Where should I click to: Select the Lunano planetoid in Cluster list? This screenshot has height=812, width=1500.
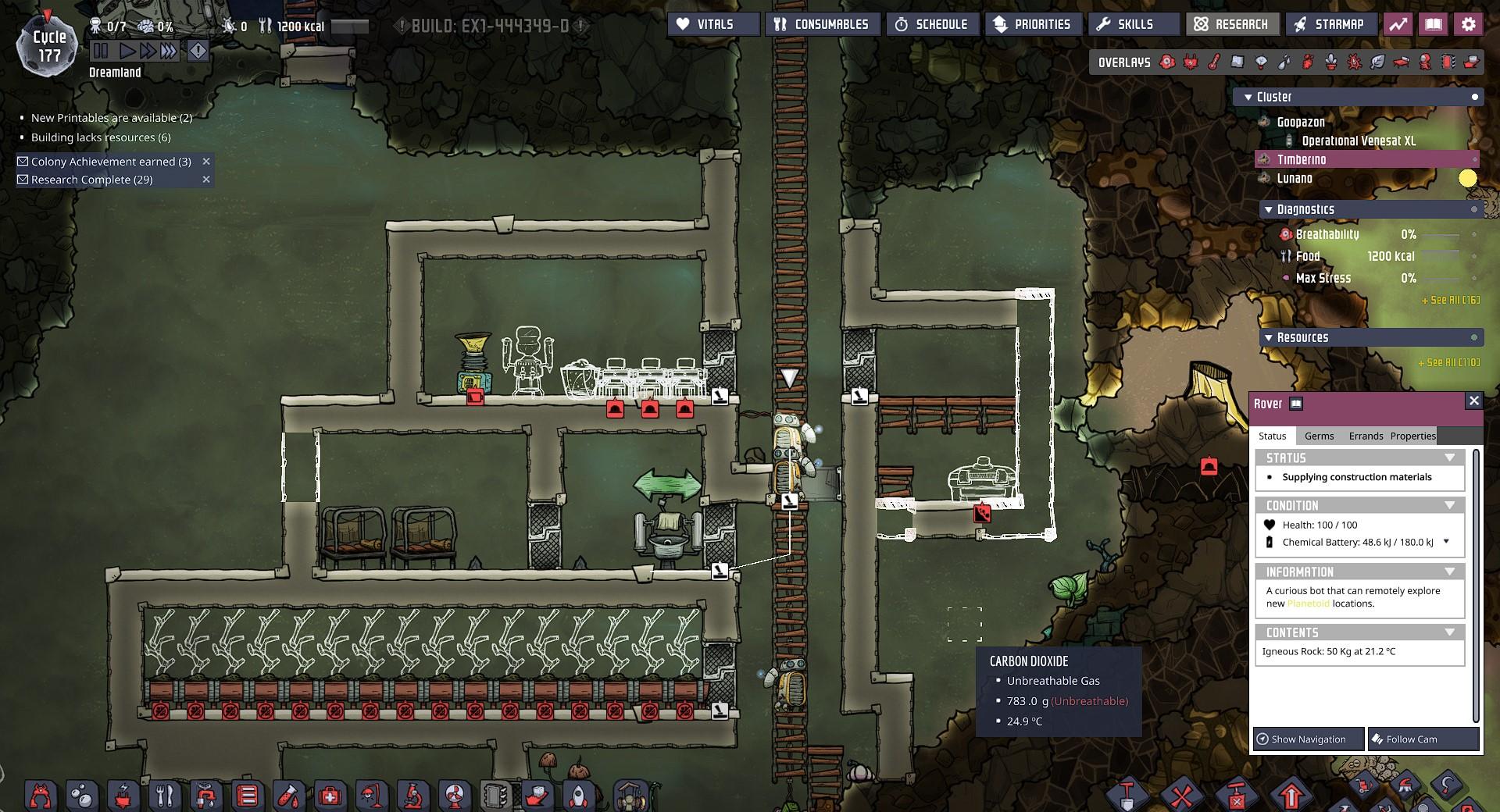[x=1295, y=178]
